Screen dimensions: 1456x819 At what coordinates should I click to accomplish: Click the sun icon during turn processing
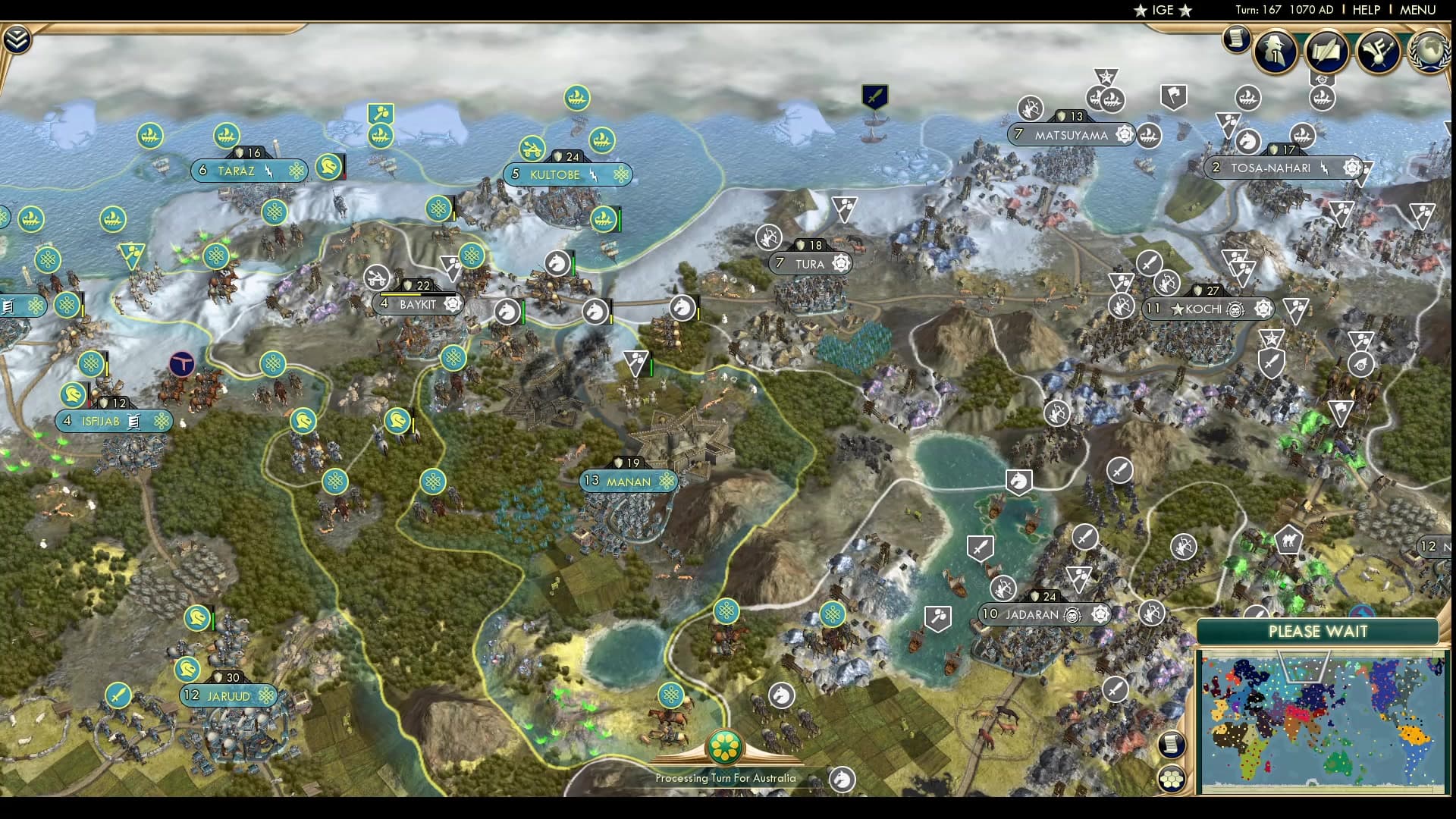725,745
